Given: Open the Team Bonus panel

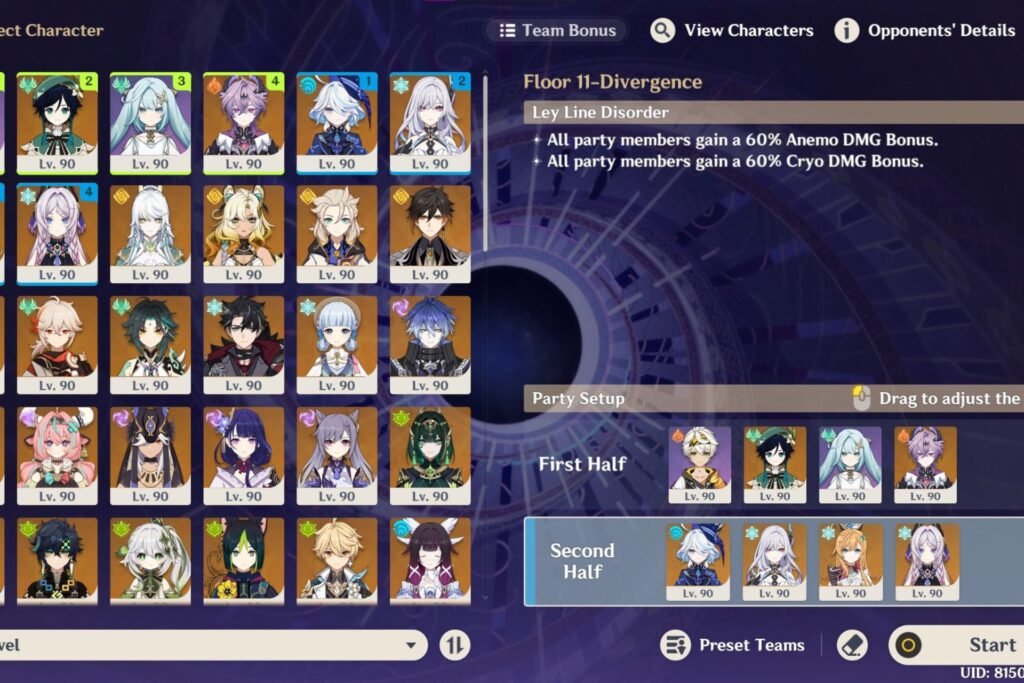Looking at the screenshot, I should (557, 30).
